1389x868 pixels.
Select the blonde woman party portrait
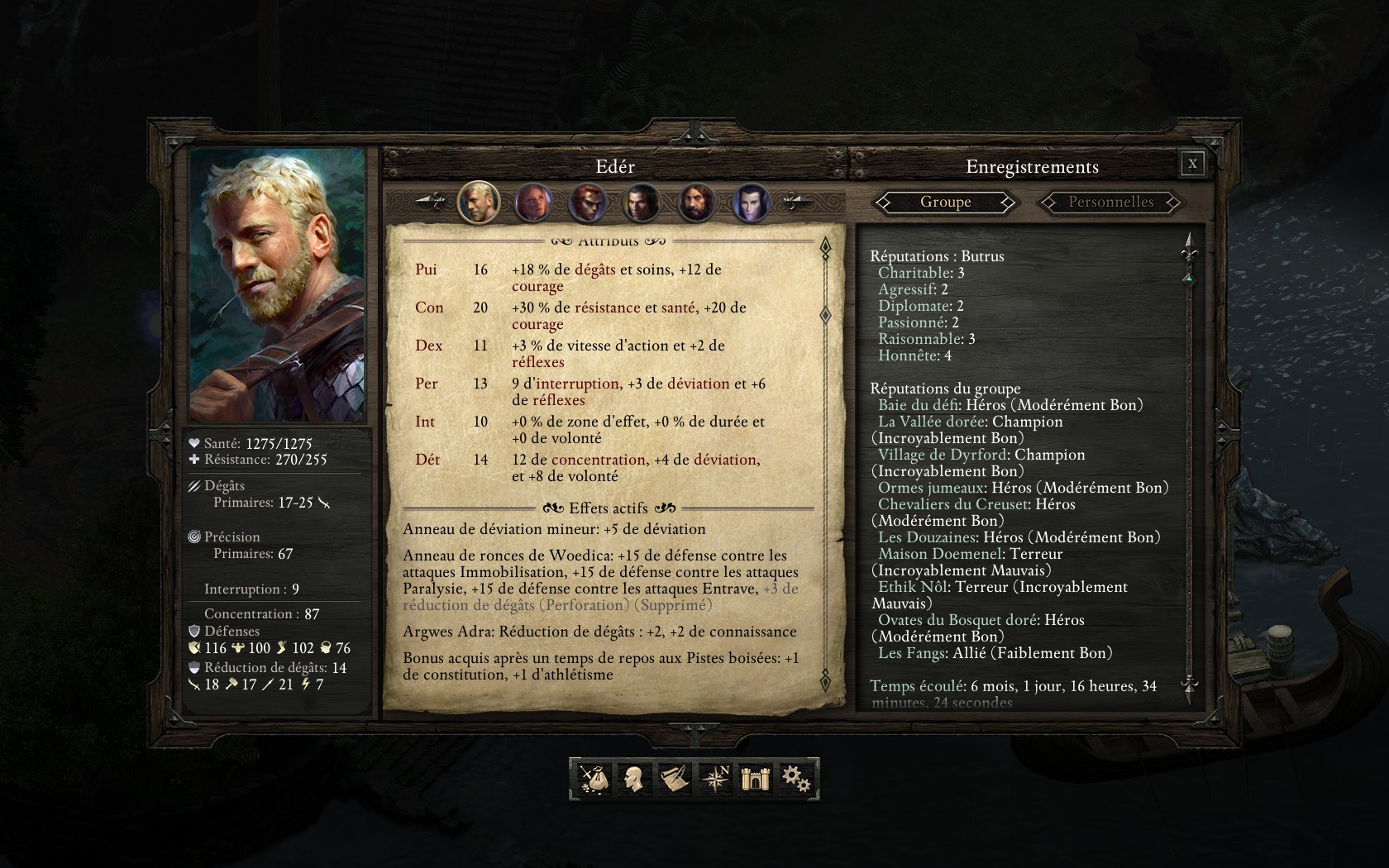533,203
